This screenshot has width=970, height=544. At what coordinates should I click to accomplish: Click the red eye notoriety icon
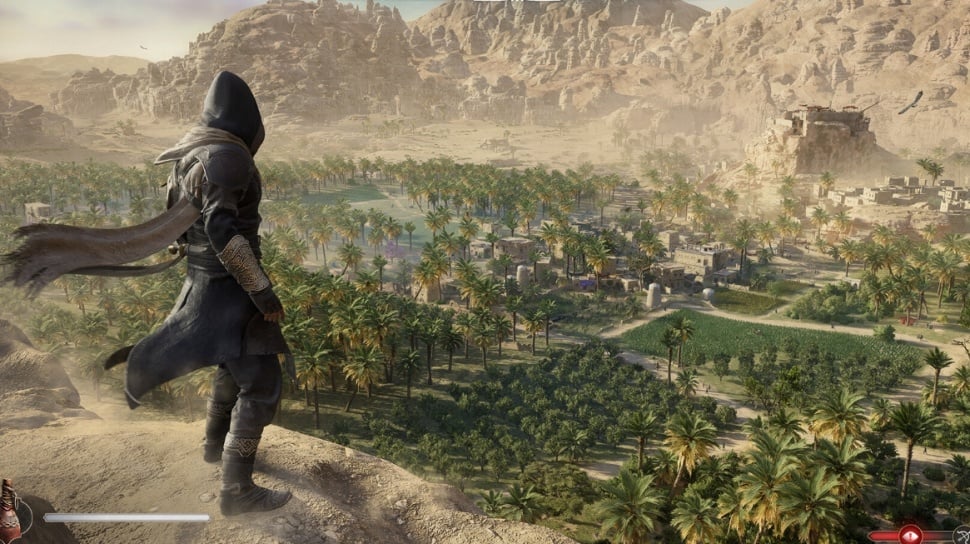tap(910, 534)
